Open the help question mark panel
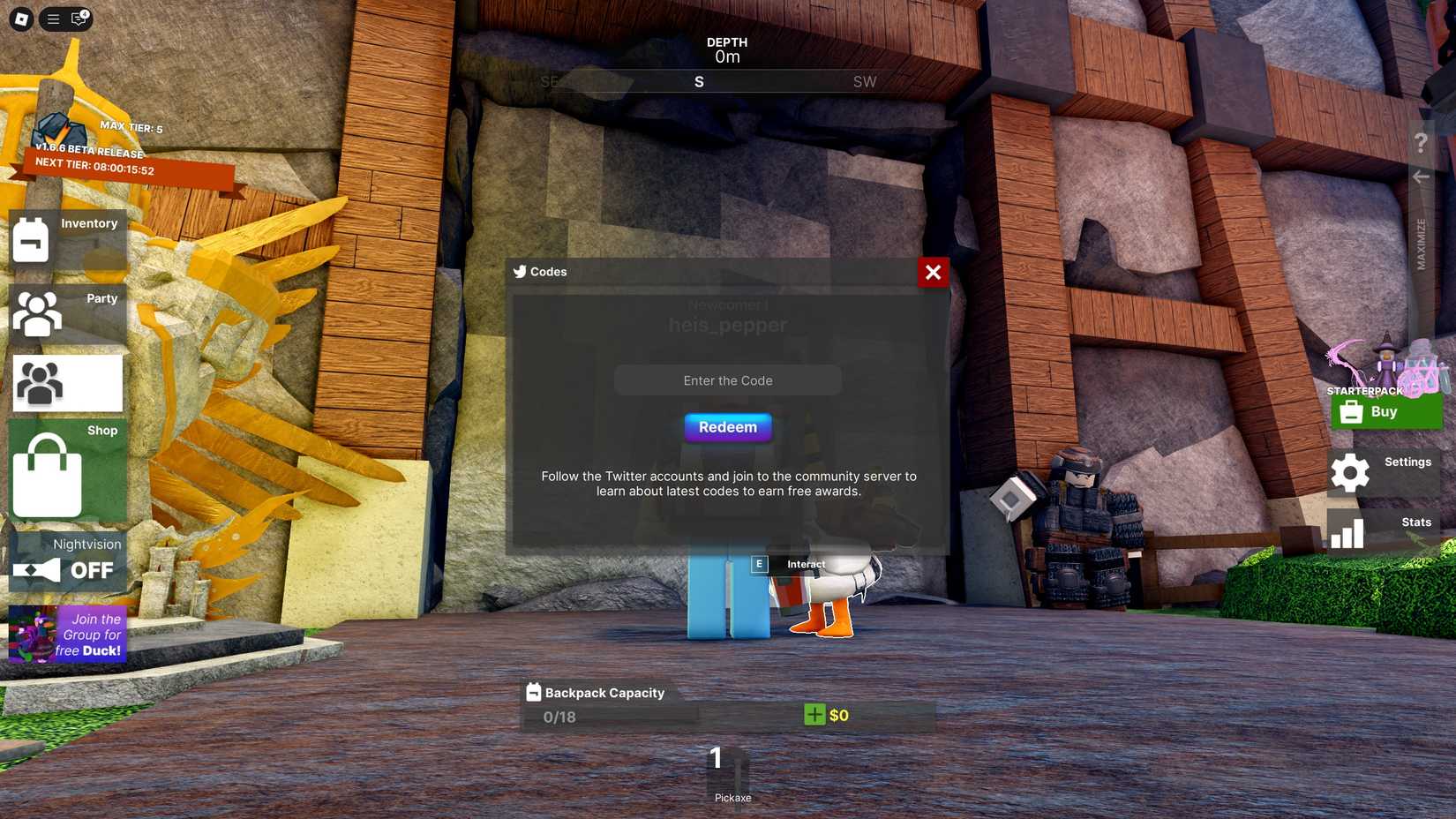 point(1421,141)
